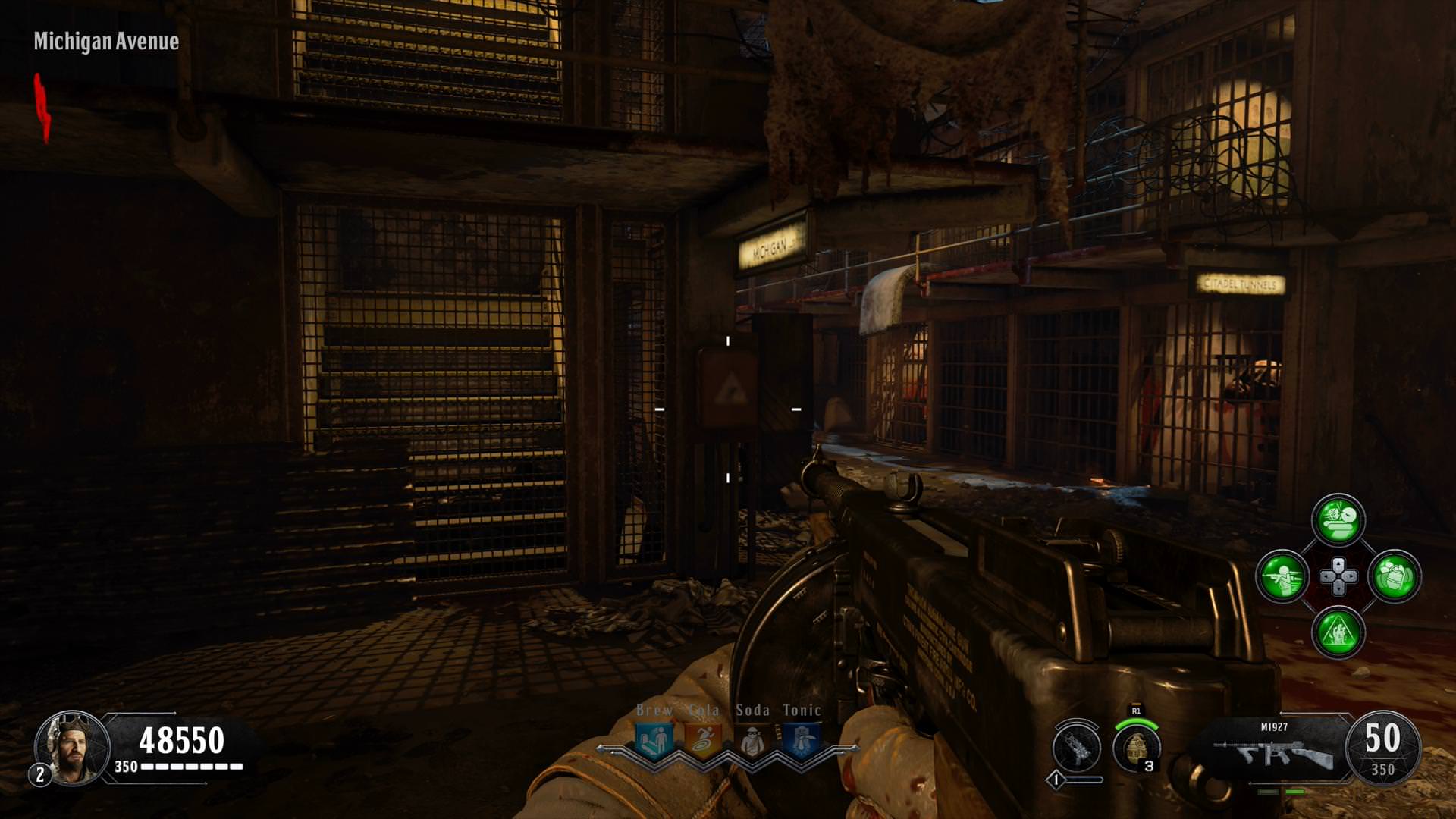
Task: Click the M1927 weapon panel
Action: 1276,748
